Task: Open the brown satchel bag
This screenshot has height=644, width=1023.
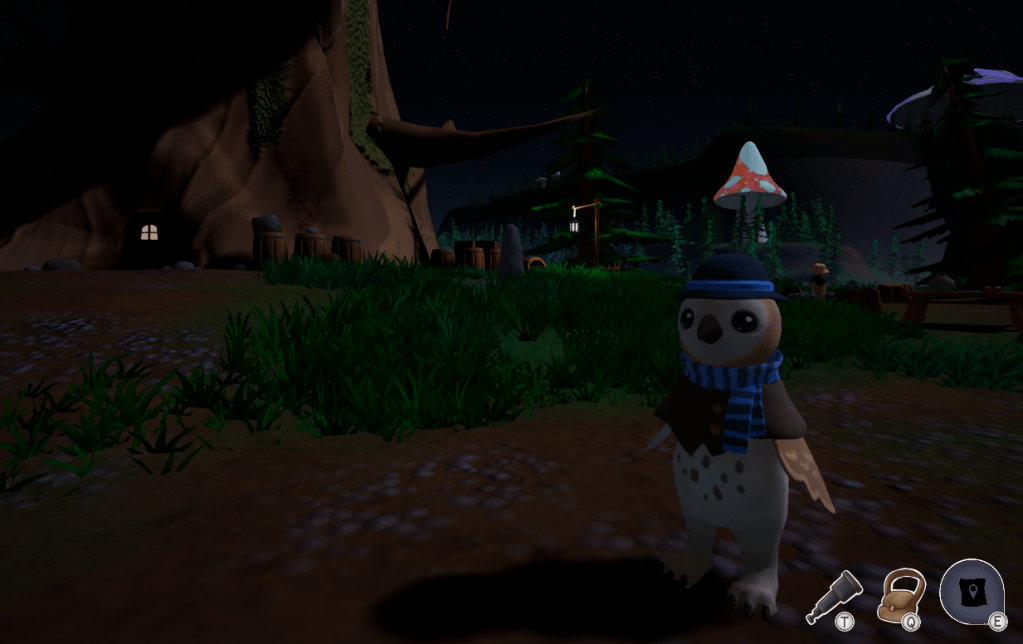Action: coord(902,594)
